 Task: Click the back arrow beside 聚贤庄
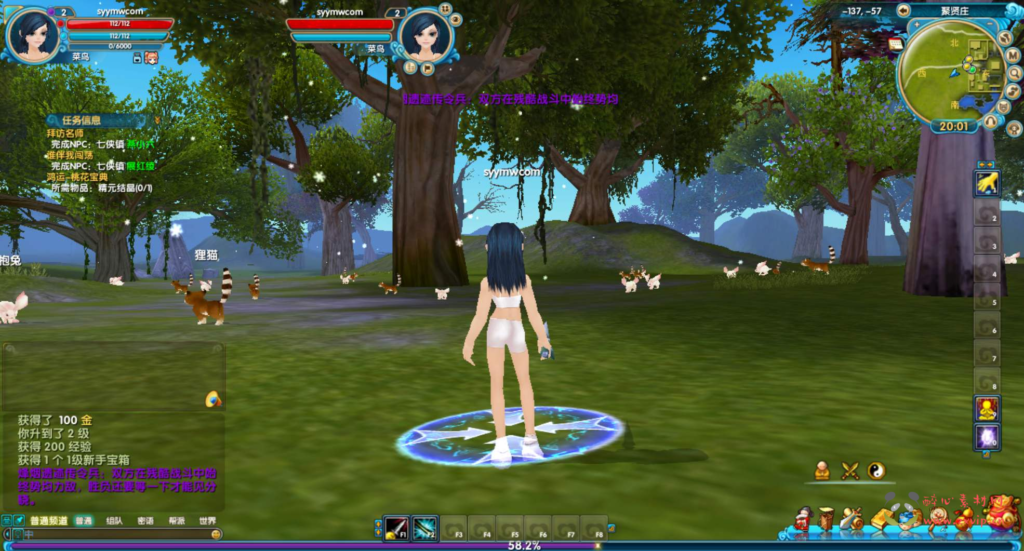point(903,11)
